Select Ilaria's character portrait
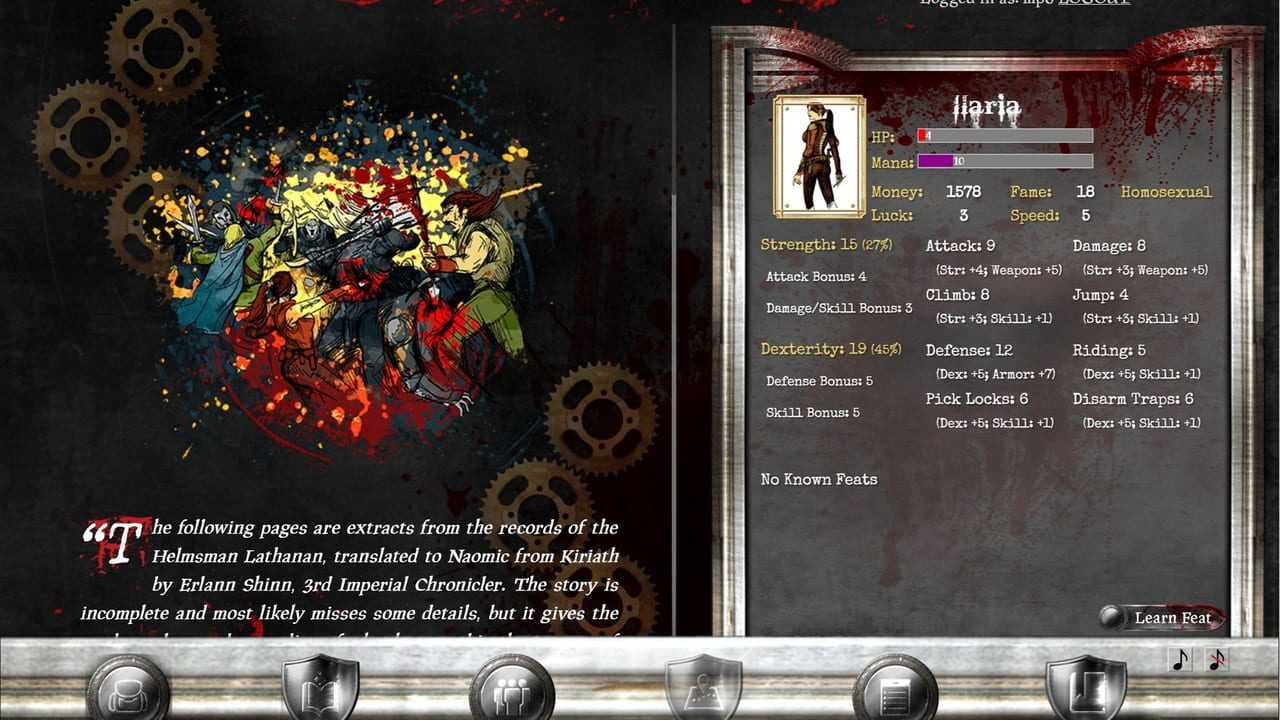This screenshot has height=720, width=1280. click(x=819, y=156)
